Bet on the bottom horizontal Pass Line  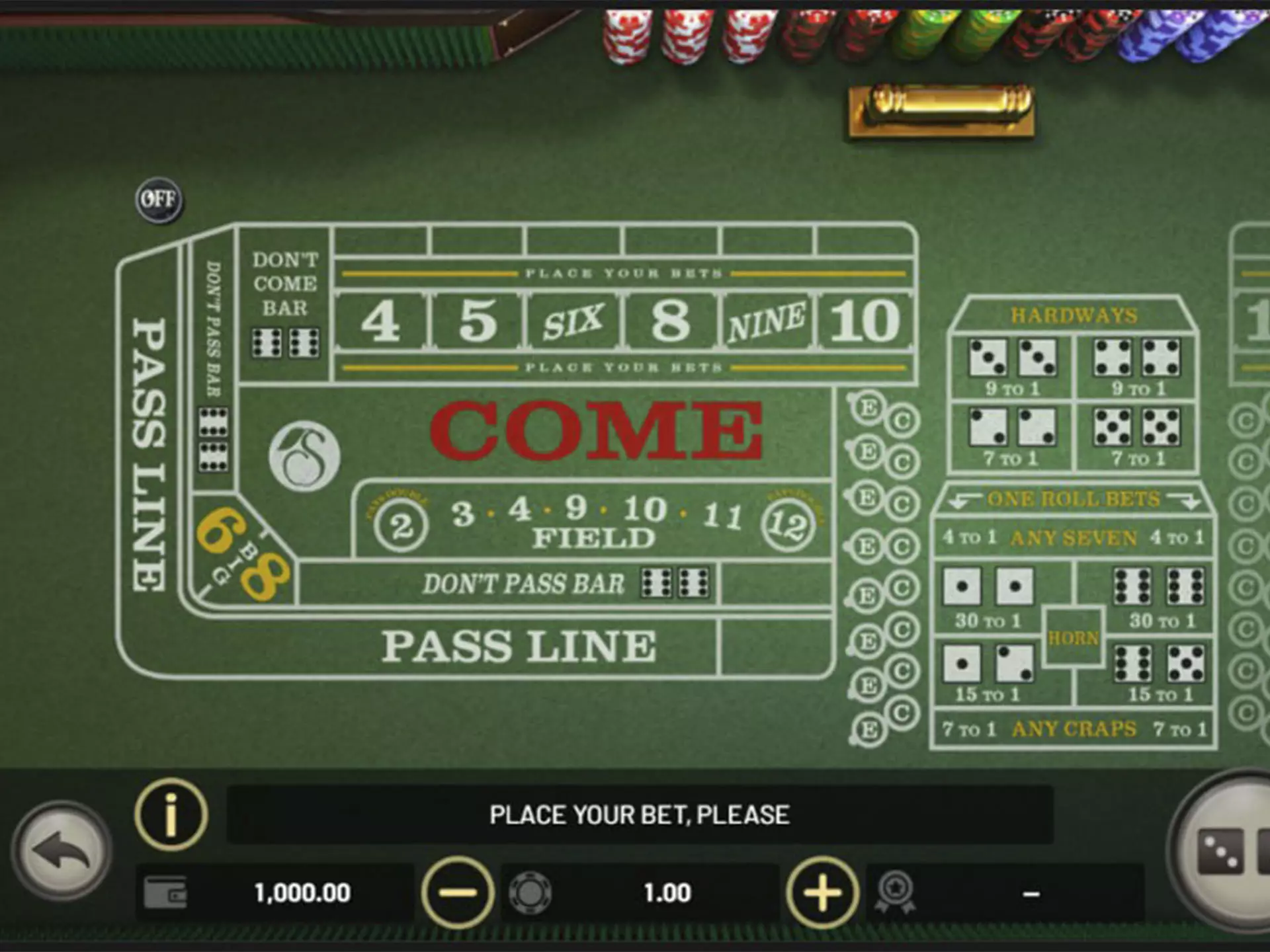[x=519, y=646]
